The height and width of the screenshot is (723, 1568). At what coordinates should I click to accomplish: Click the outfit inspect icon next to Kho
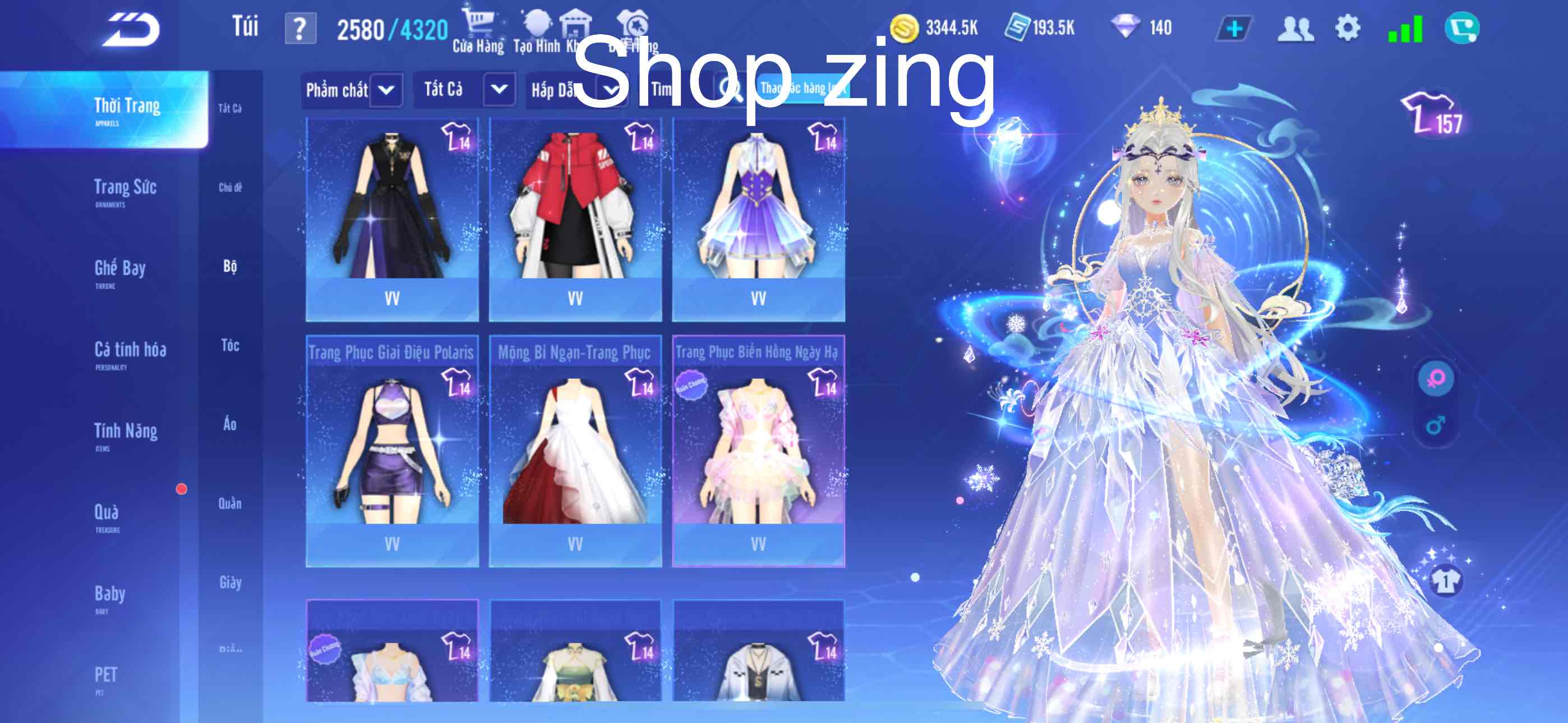coord(633,23)
